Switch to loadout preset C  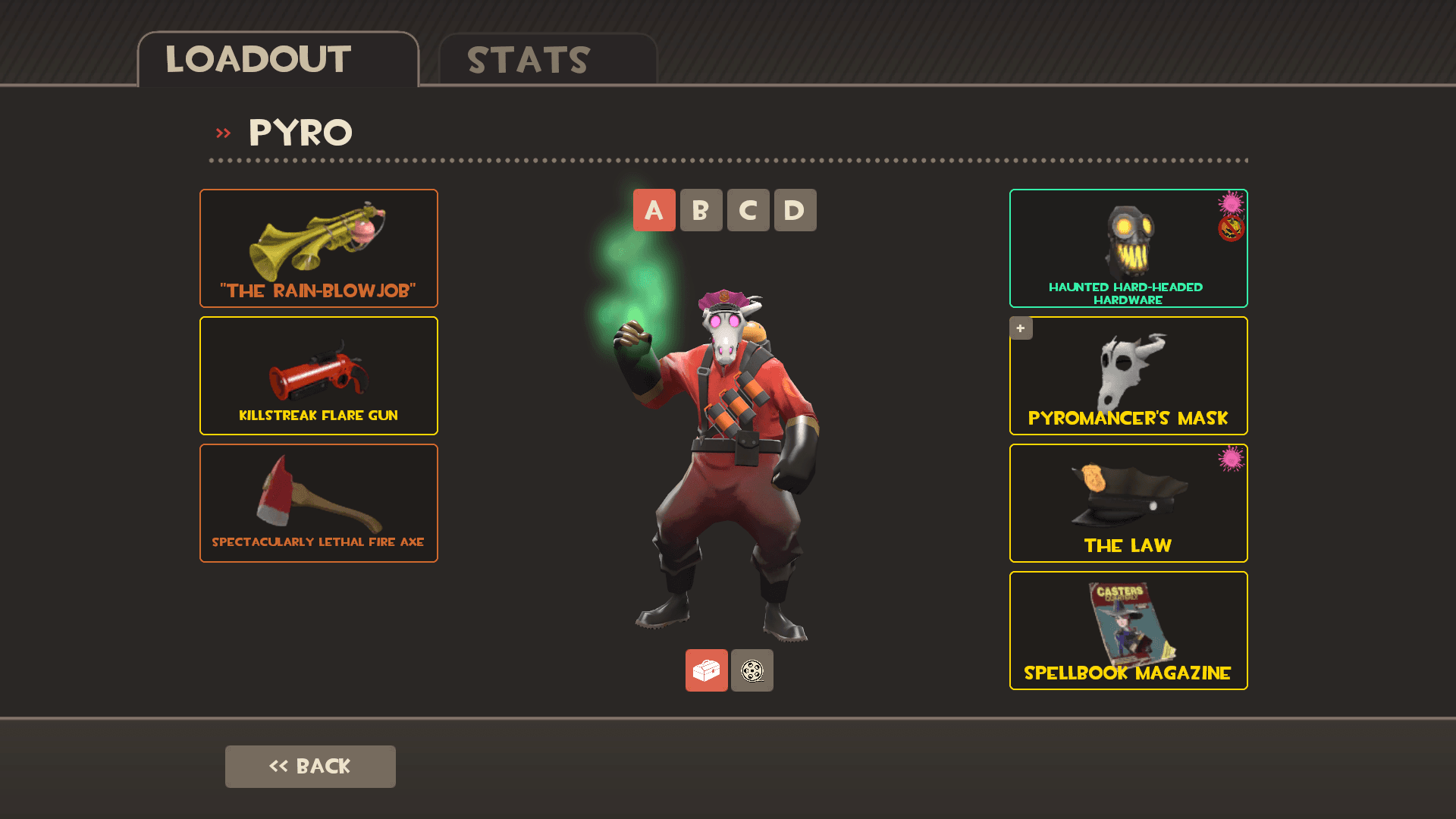pyautogui.click(x=748, y=210)
